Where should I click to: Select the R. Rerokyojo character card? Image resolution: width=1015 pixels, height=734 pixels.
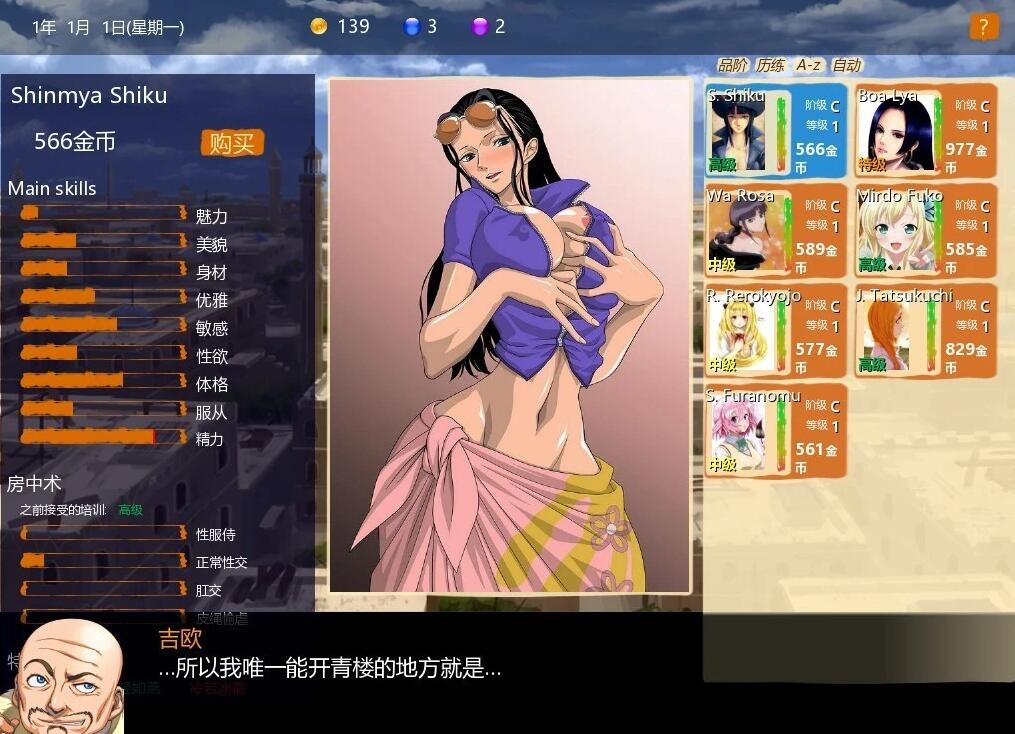click(775, 332)
